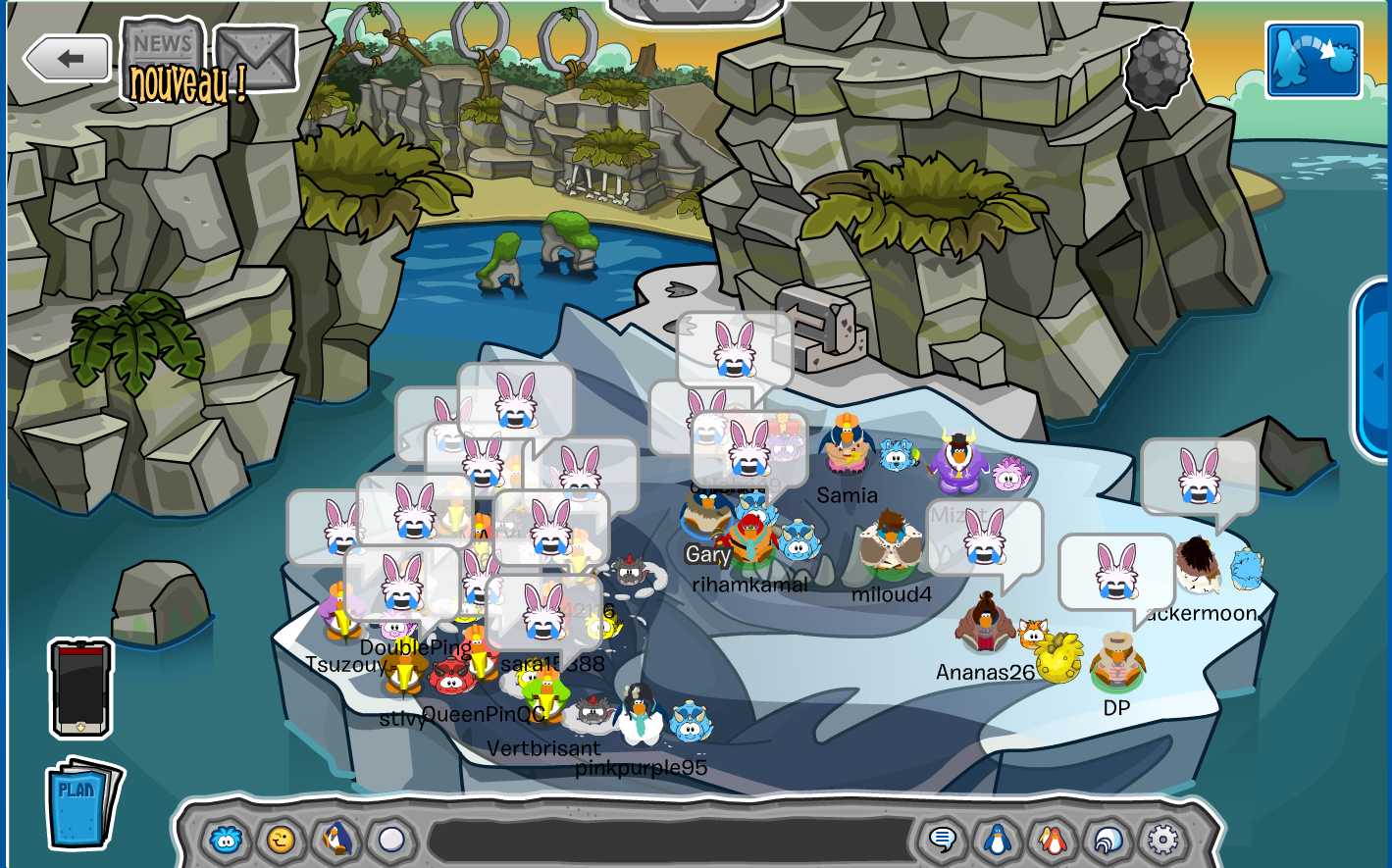Expand the stone pull-down tab at top
Viewport: 1392px width, 868px height.
coord(697,8)
